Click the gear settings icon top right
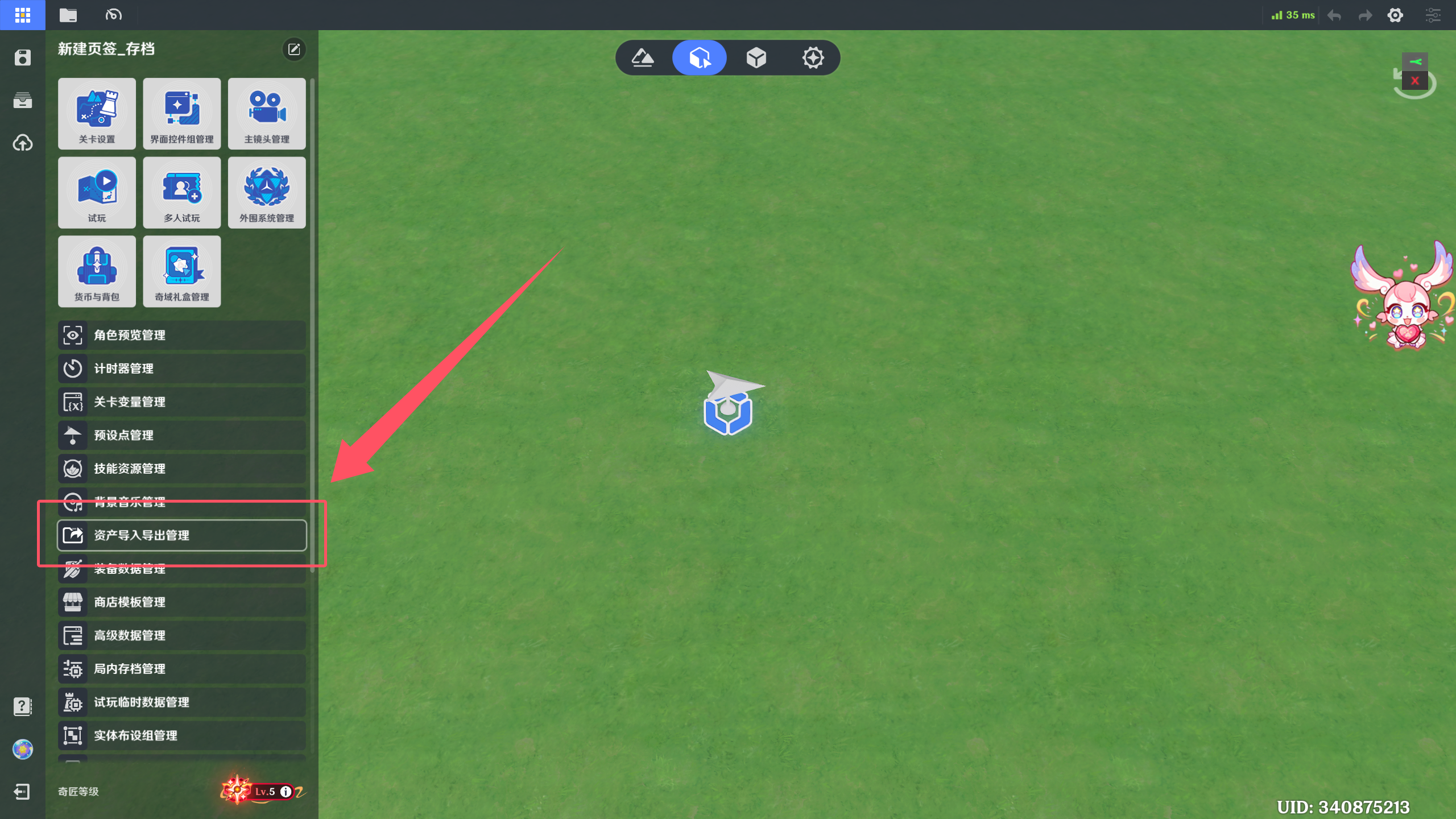1456x819 pixels. pyautogui.click(x=1395, y=15)
